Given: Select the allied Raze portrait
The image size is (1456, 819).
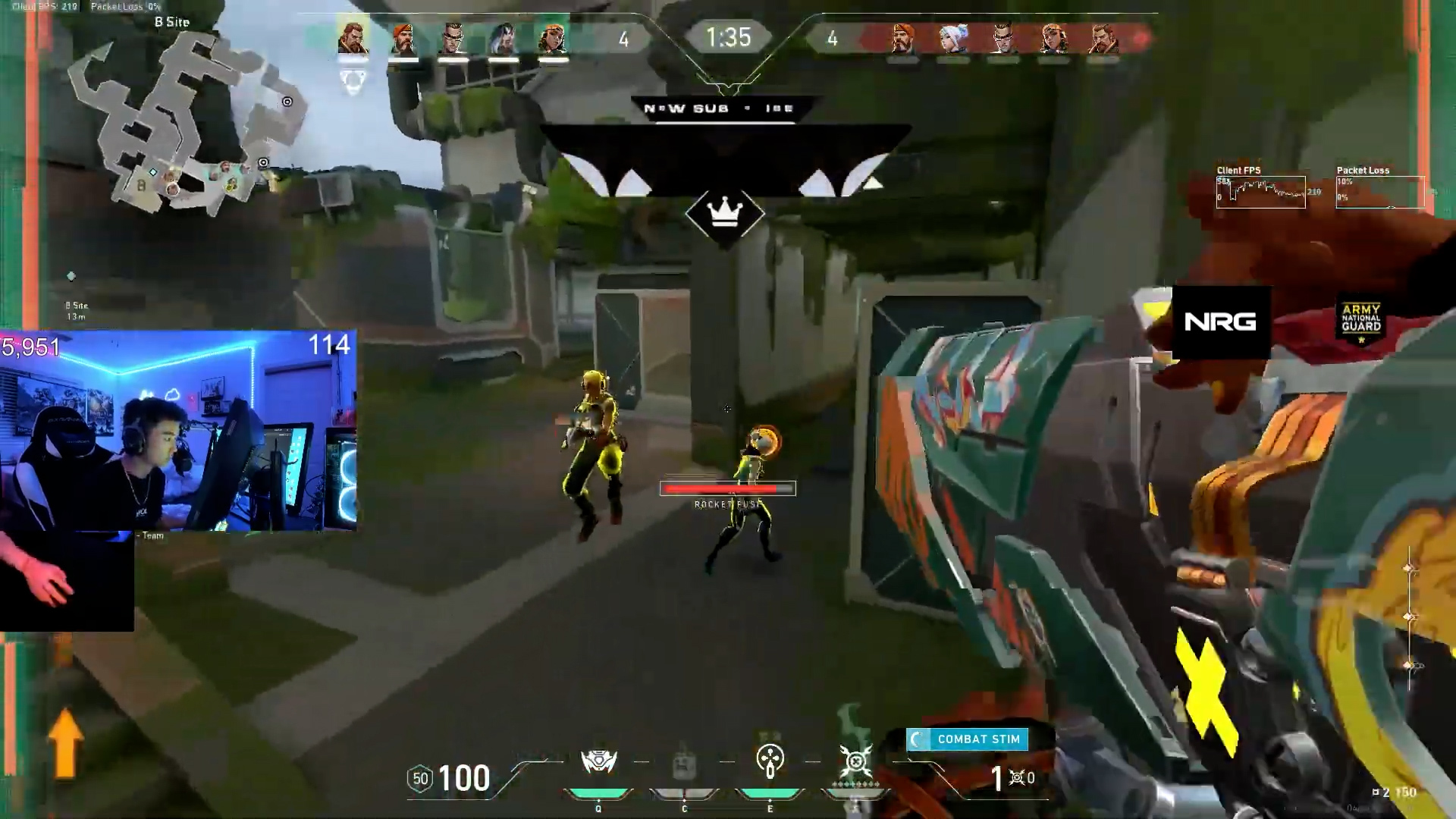Looking at the screenshot, I should coord(553,38).
